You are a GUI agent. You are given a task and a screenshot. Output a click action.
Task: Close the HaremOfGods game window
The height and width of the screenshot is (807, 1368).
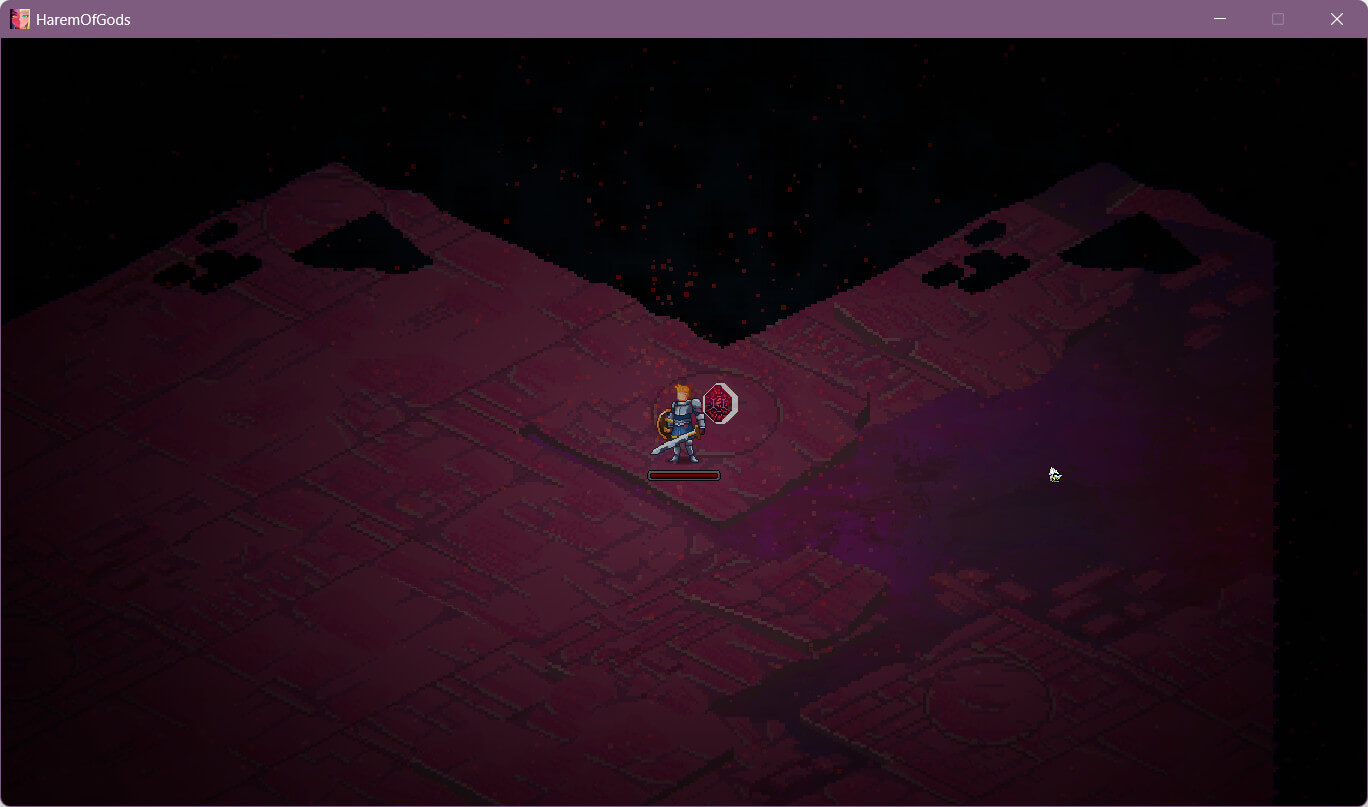pos(1336,19)
